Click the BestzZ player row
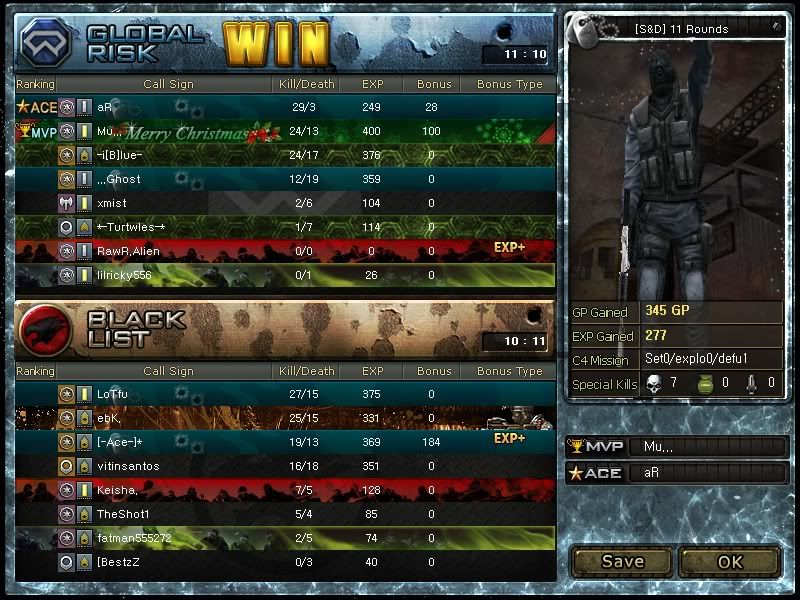The image size is (800, 600). 285,562
